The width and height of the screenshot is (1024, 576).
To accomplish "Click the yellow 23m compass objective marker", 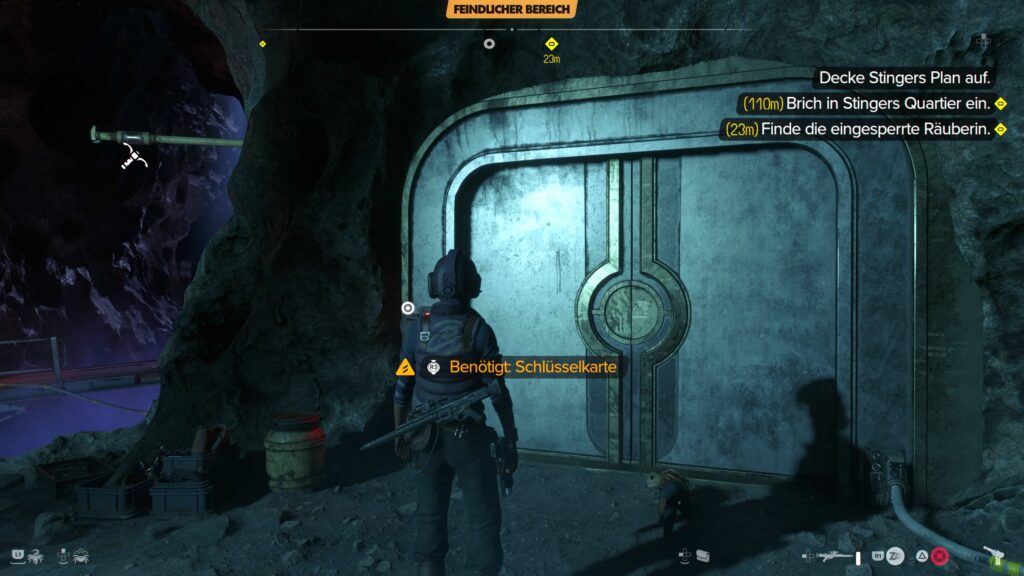I will click(551, 44).
